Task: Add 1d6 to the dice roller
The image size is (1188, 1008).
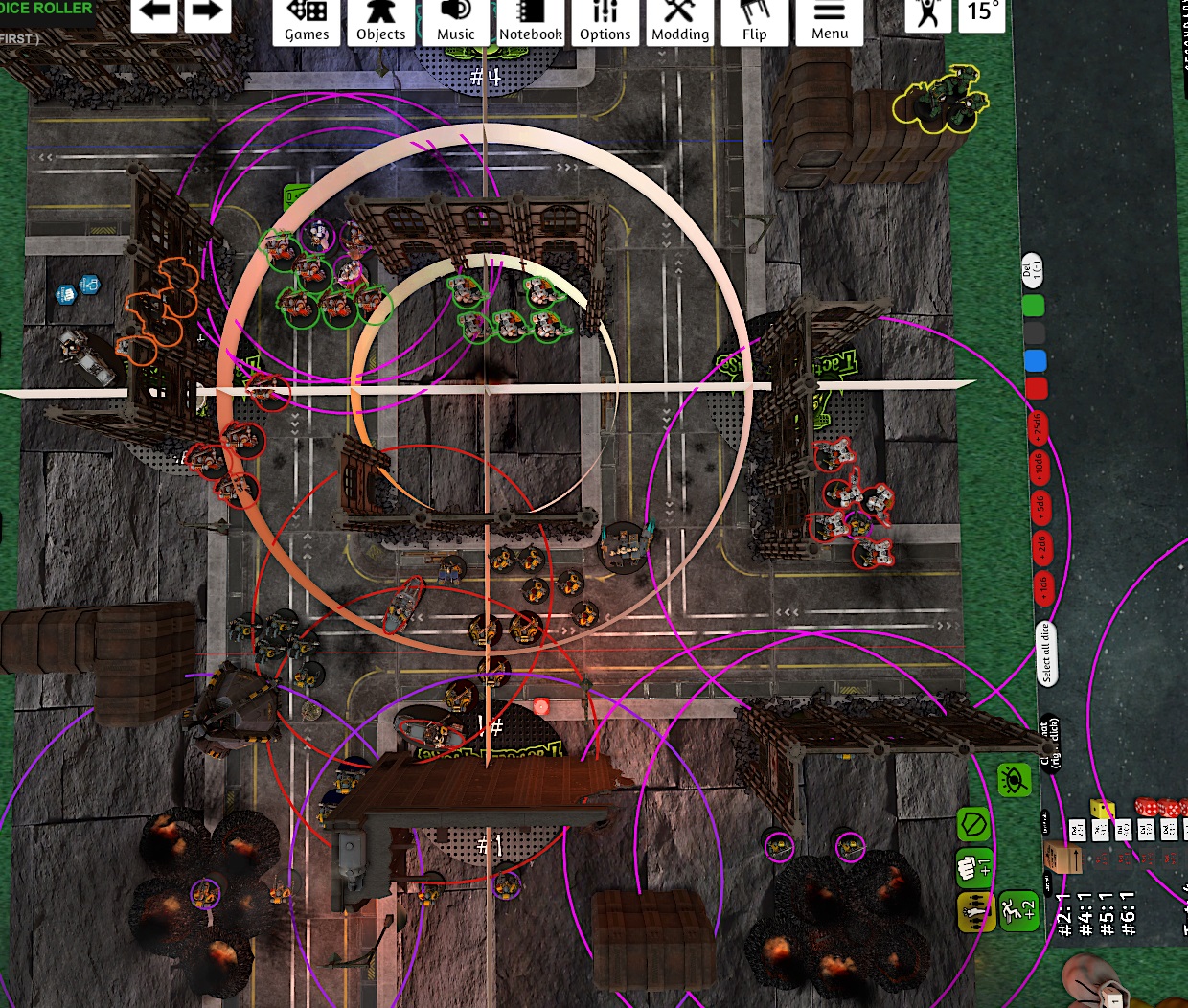Action: [1041, 585]
